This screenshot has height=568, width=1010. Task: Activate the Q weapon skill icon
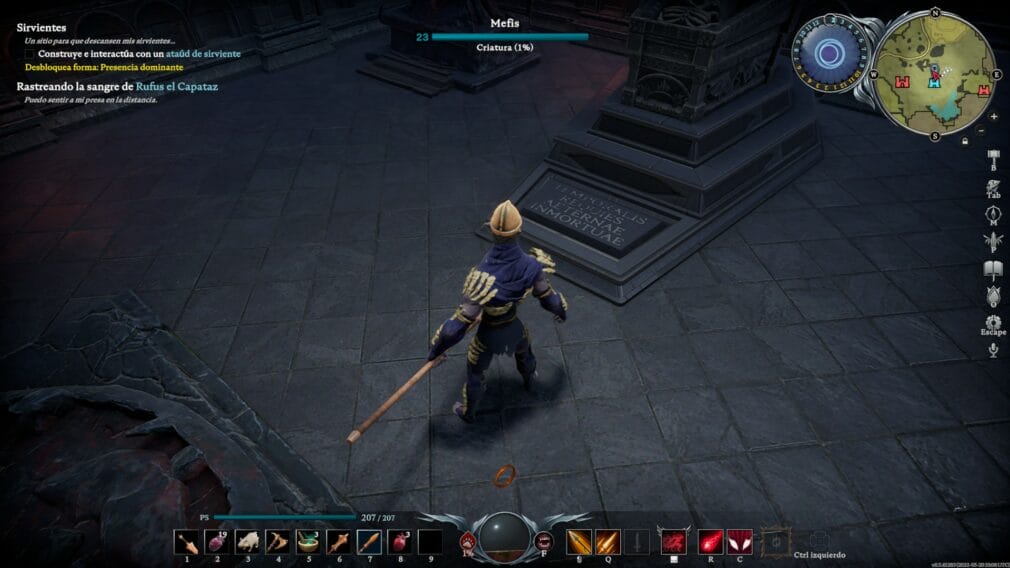607,542
